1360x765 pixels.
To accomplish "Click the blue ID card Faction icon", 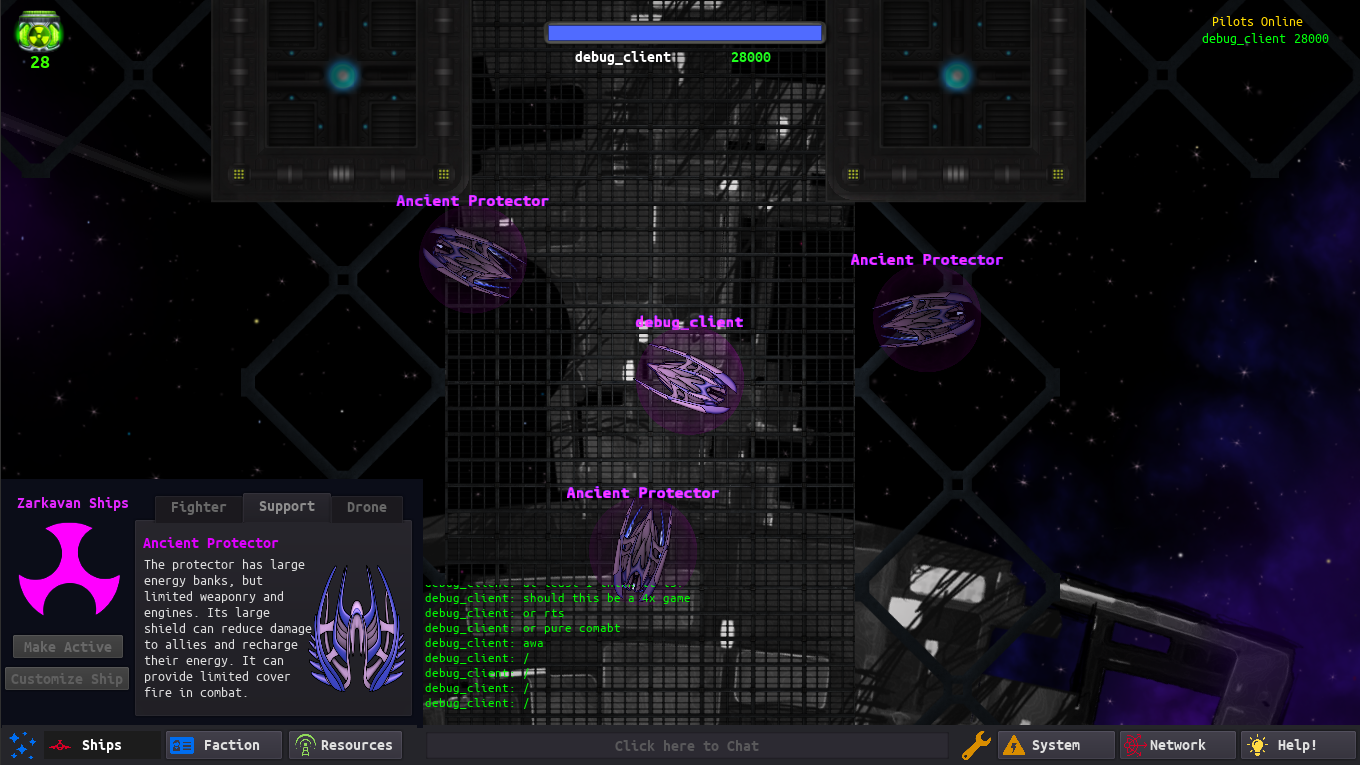I will point(182,744).
